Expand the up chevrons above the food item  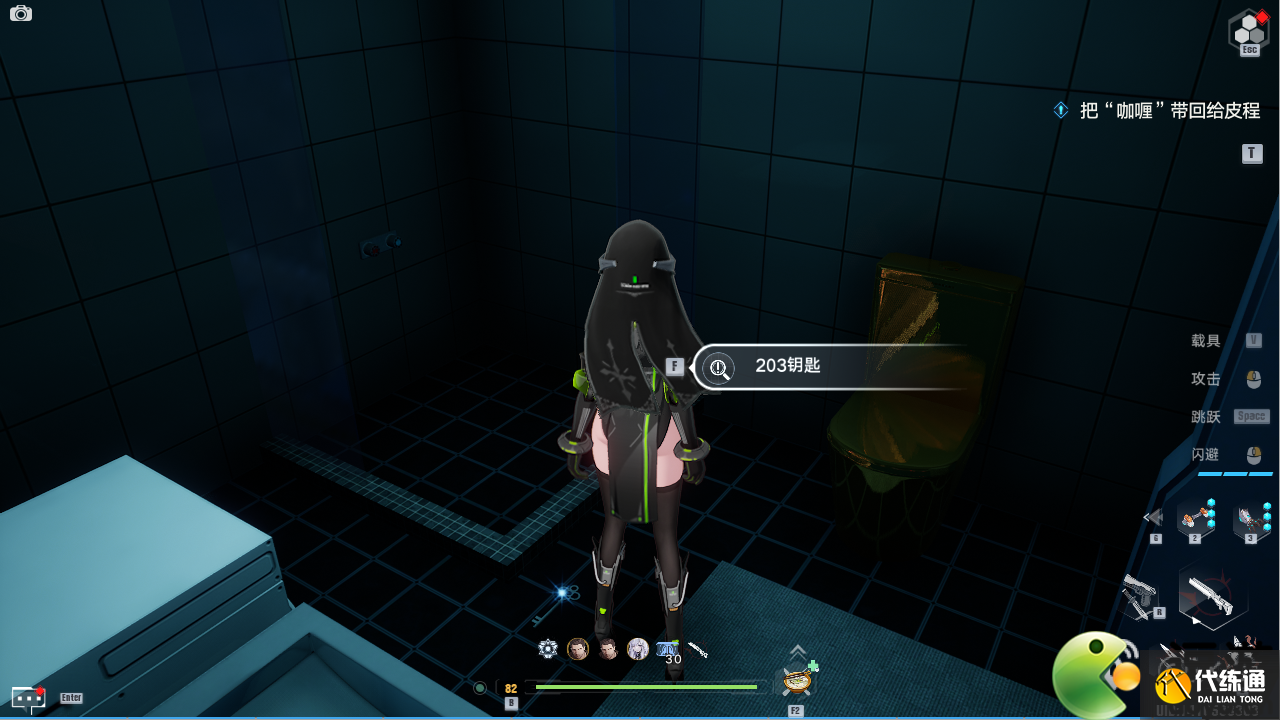797,650
